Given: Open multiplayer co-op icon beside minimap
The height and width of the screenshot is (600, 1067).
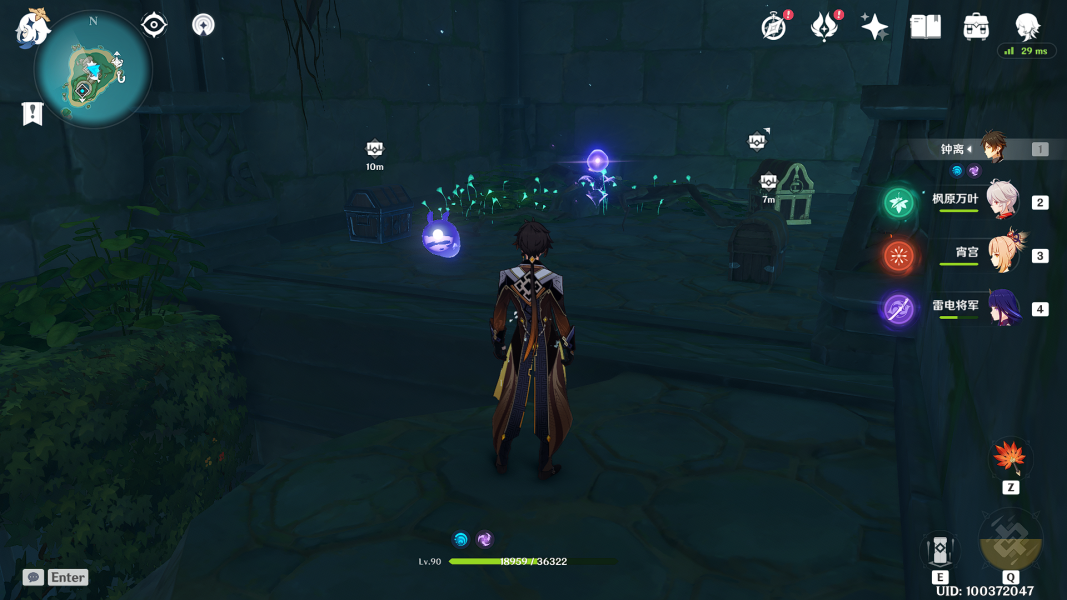Looking at the screenshot, I should [203, 25].
